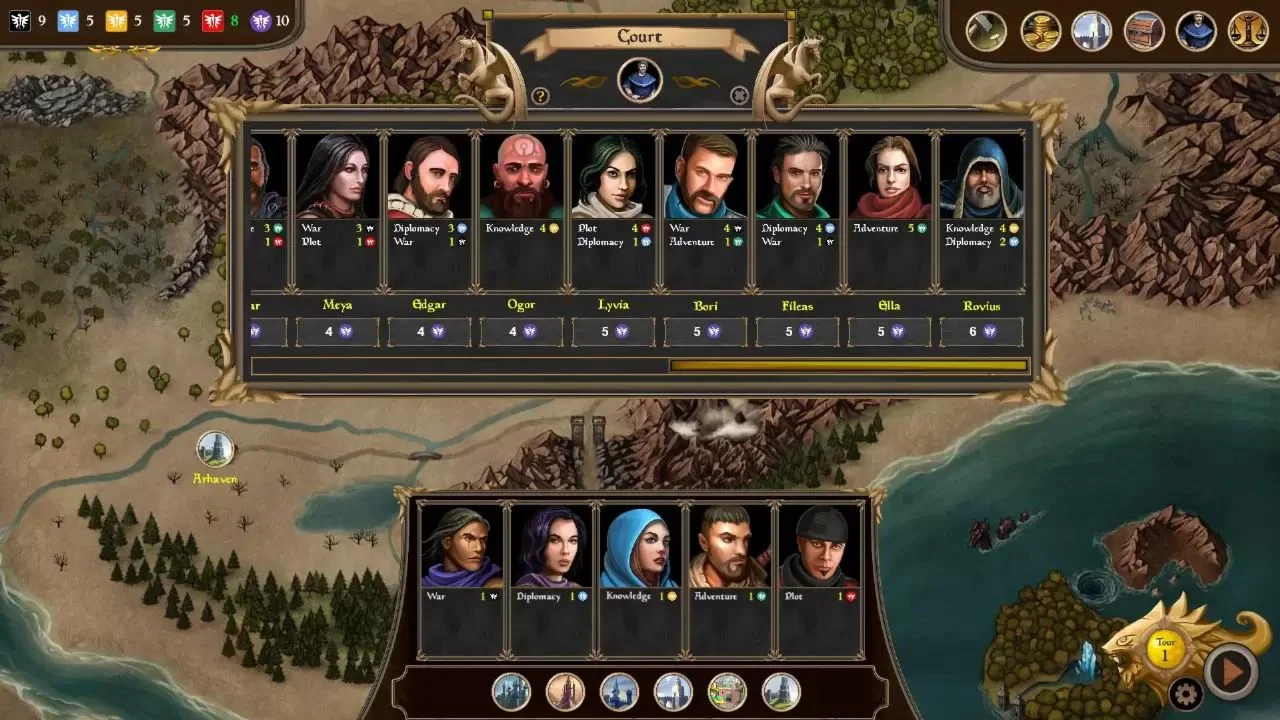Open the balance scales icon

pos(1247,31)
